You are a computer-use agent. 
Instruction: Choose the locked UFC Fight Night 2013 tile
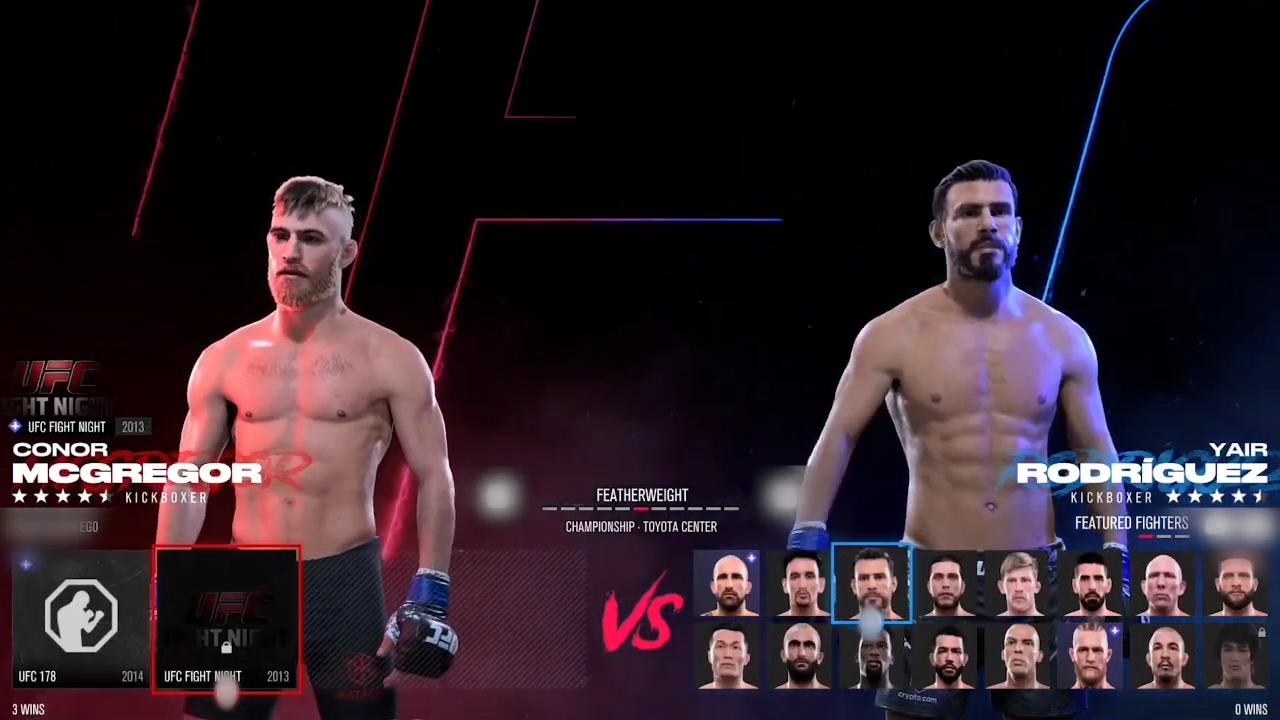(227, 618)
